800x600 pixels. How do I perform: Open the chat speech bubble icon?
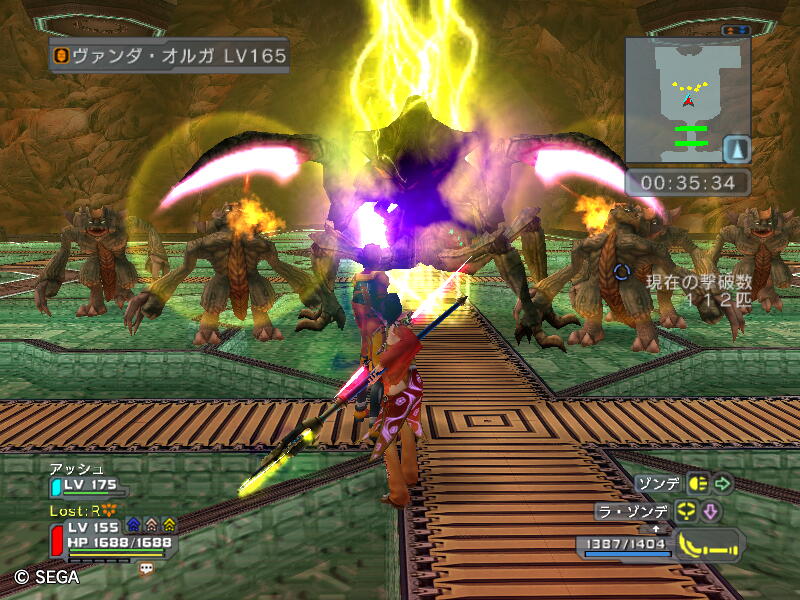tap(146, 567)
